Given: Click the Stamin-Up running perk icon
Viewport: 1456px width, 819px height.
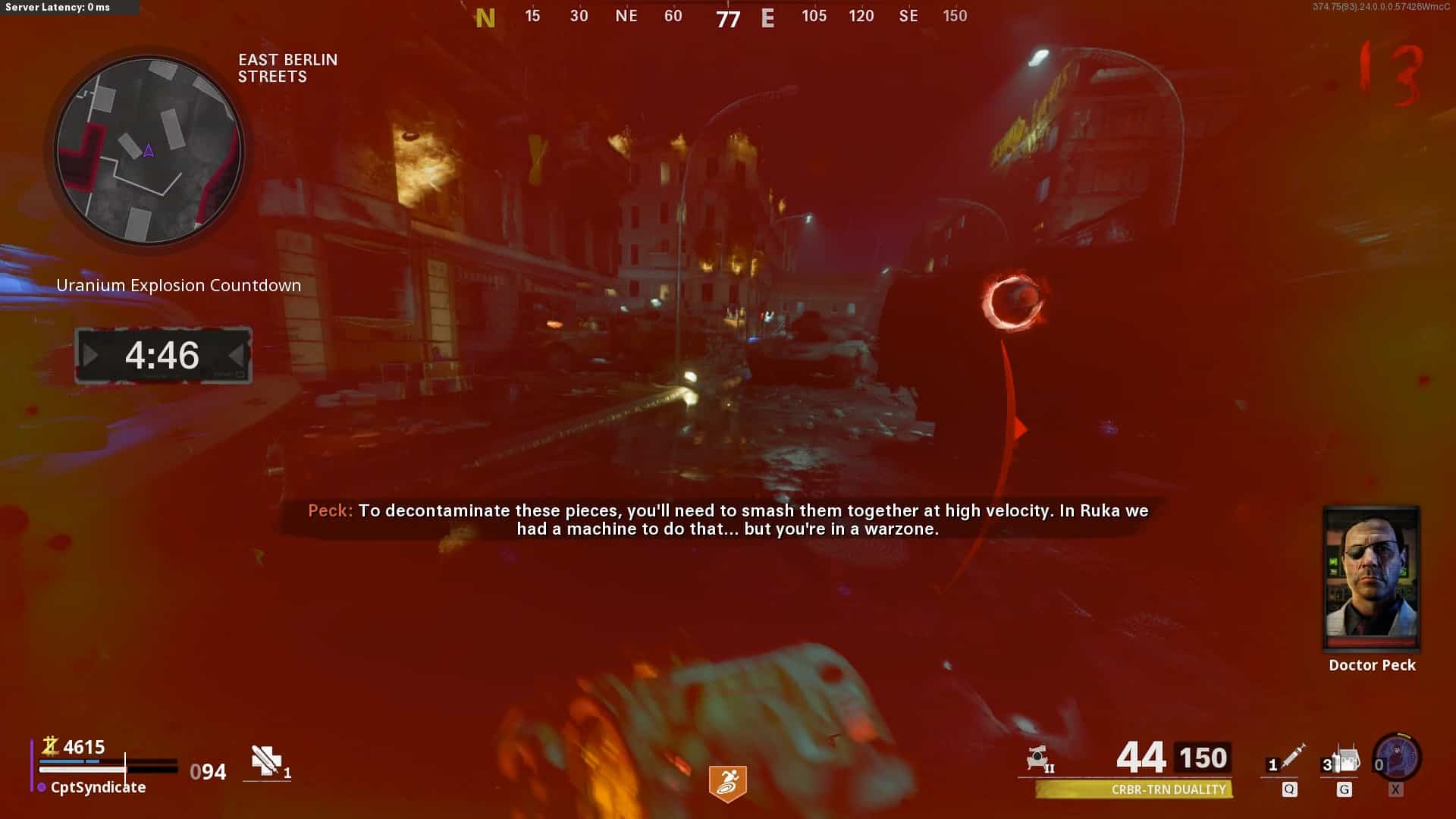Looking at the screenshot, I should point(727,783).
